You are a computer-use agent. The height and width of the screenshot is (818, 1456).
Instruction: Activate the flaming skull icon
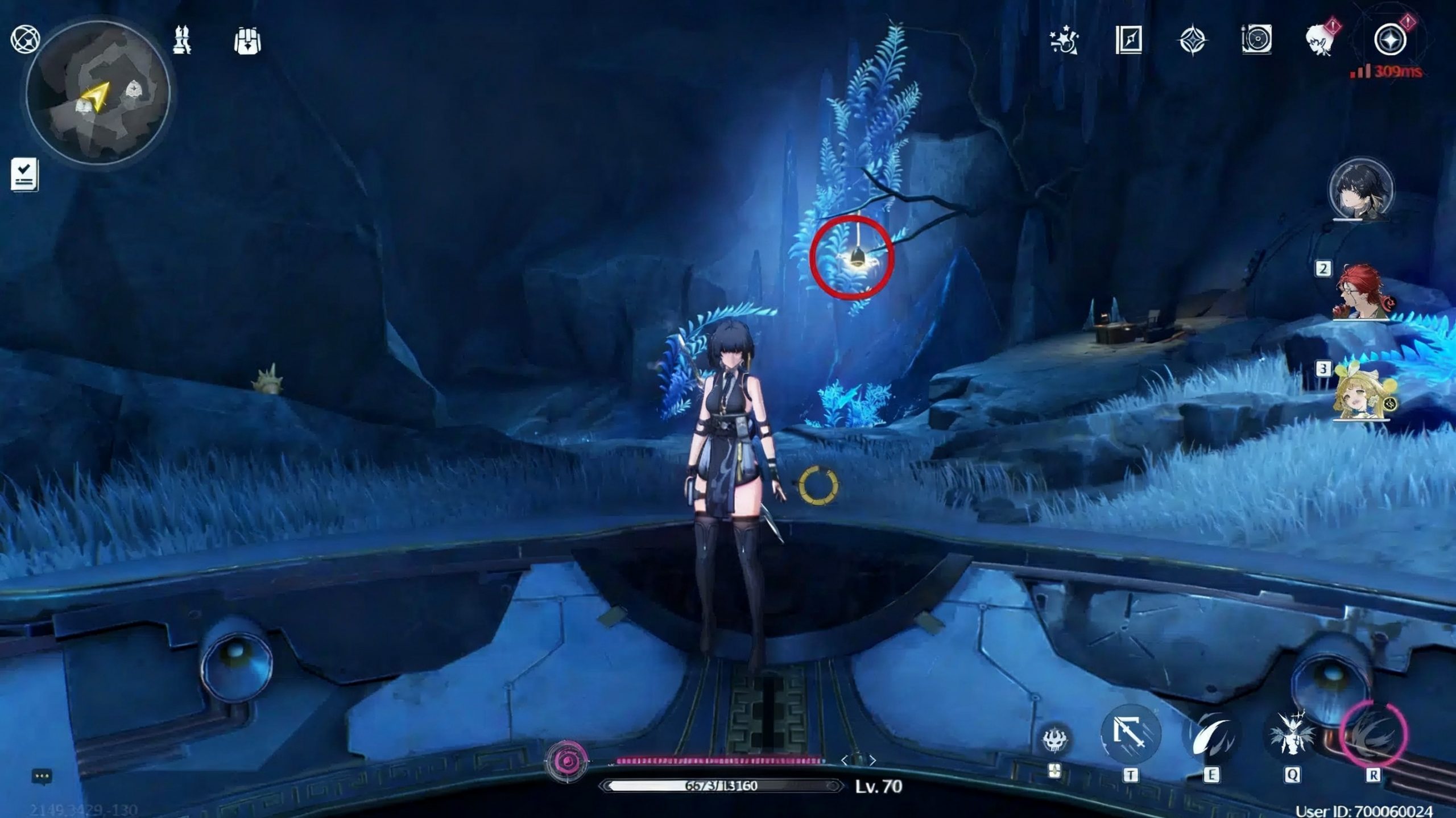pyautogui.click(x=1055, y=739)
